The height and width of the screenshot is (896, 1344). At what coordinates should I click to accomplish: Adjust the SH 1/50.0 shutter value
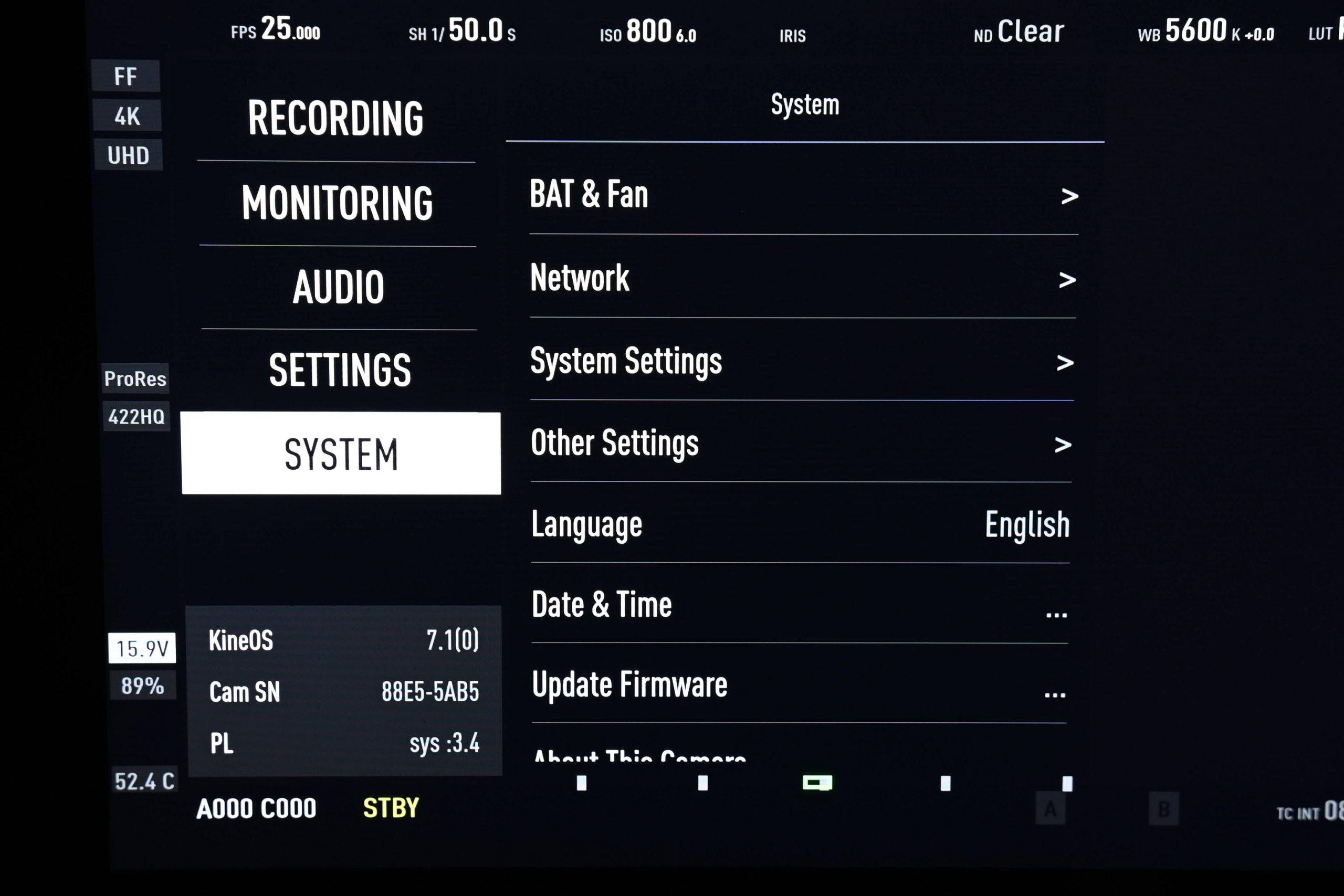(460, 31)
